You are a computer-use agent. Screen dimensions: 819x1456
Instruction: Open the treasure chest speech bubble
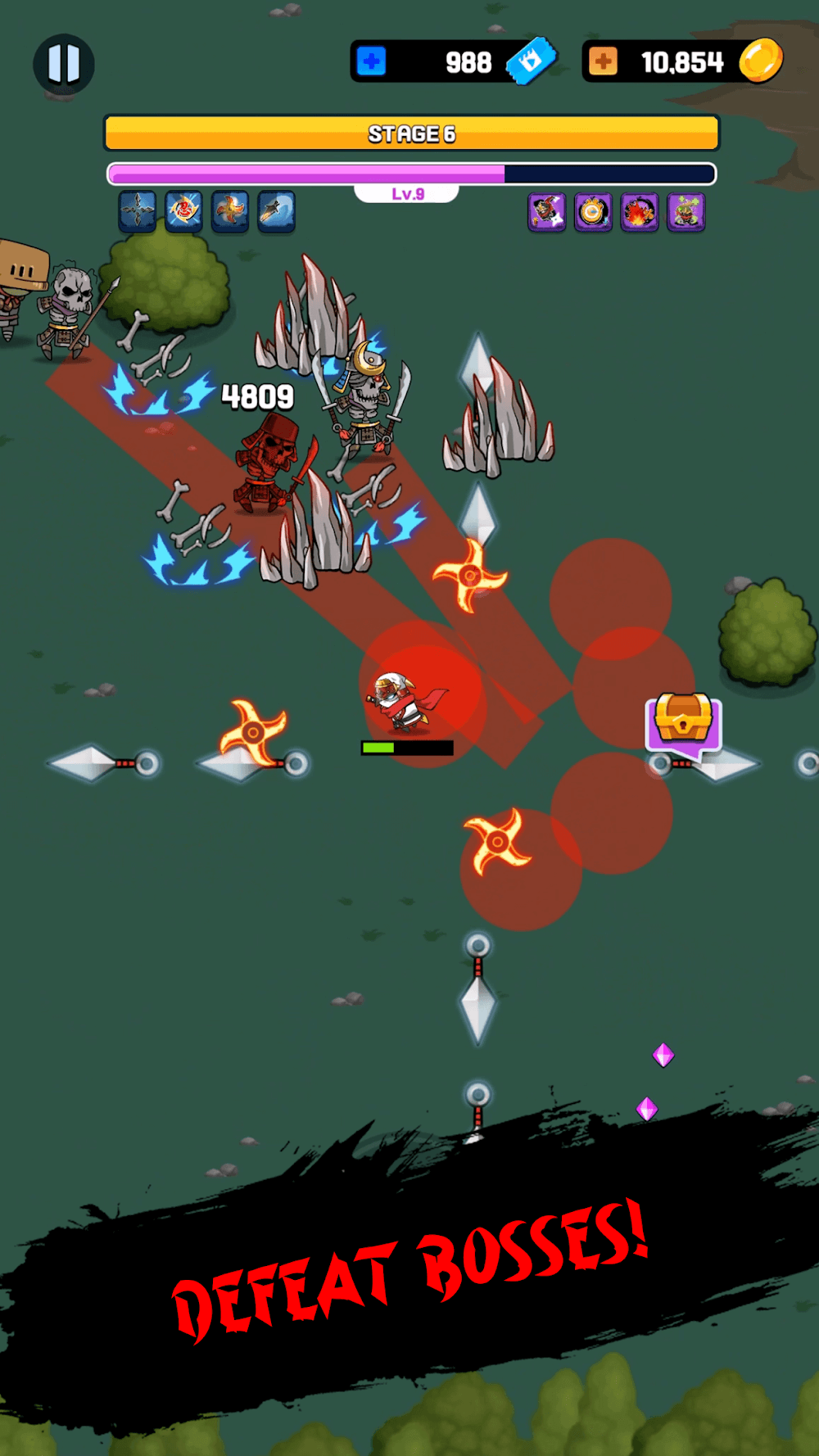tap(684, 721)
